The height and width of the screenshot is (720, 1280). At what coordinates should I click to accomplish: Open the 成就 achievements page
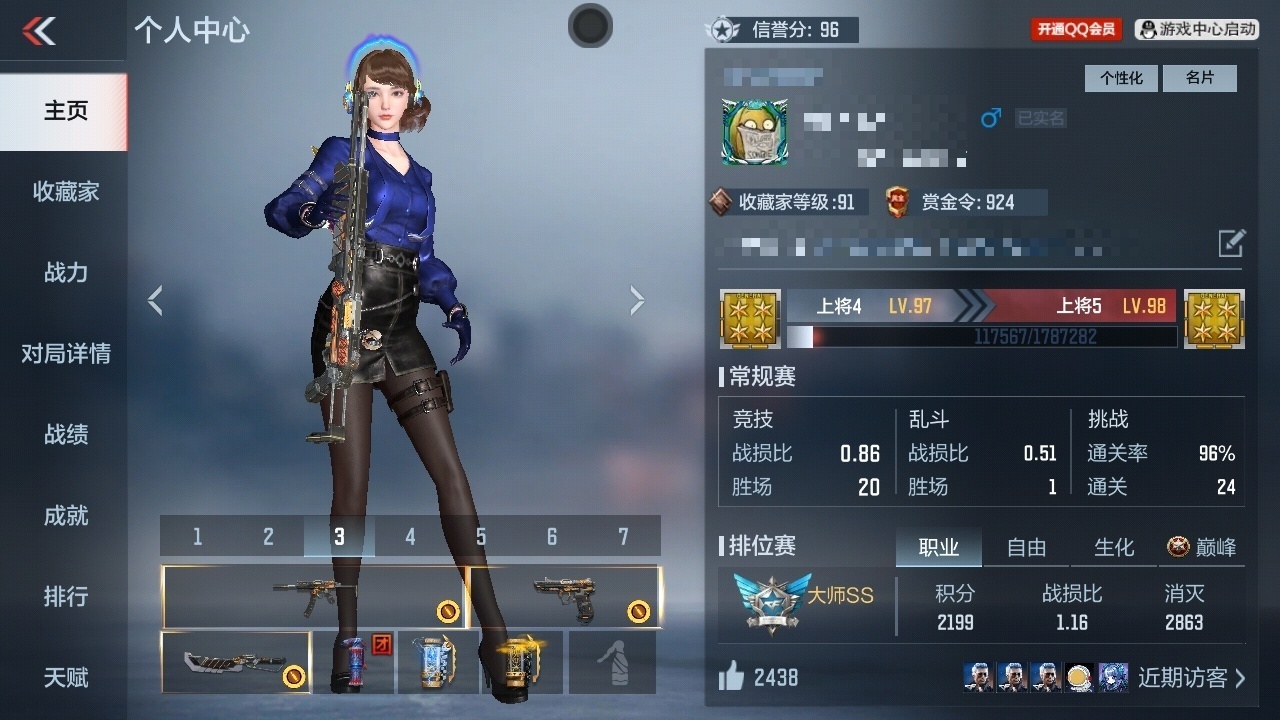65,515
